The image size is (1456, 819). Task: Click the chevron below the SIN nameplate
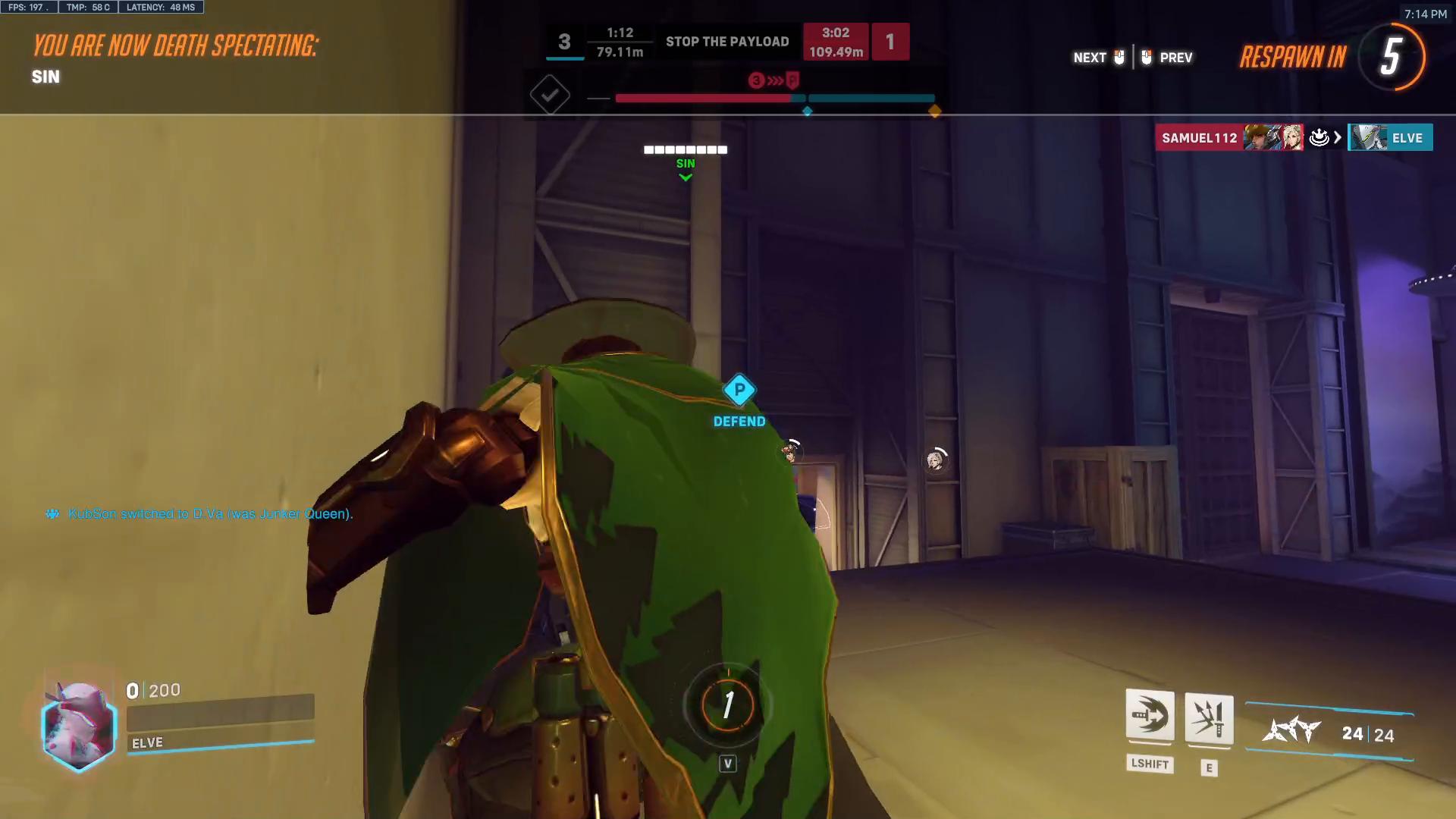(x=685, y=176)
